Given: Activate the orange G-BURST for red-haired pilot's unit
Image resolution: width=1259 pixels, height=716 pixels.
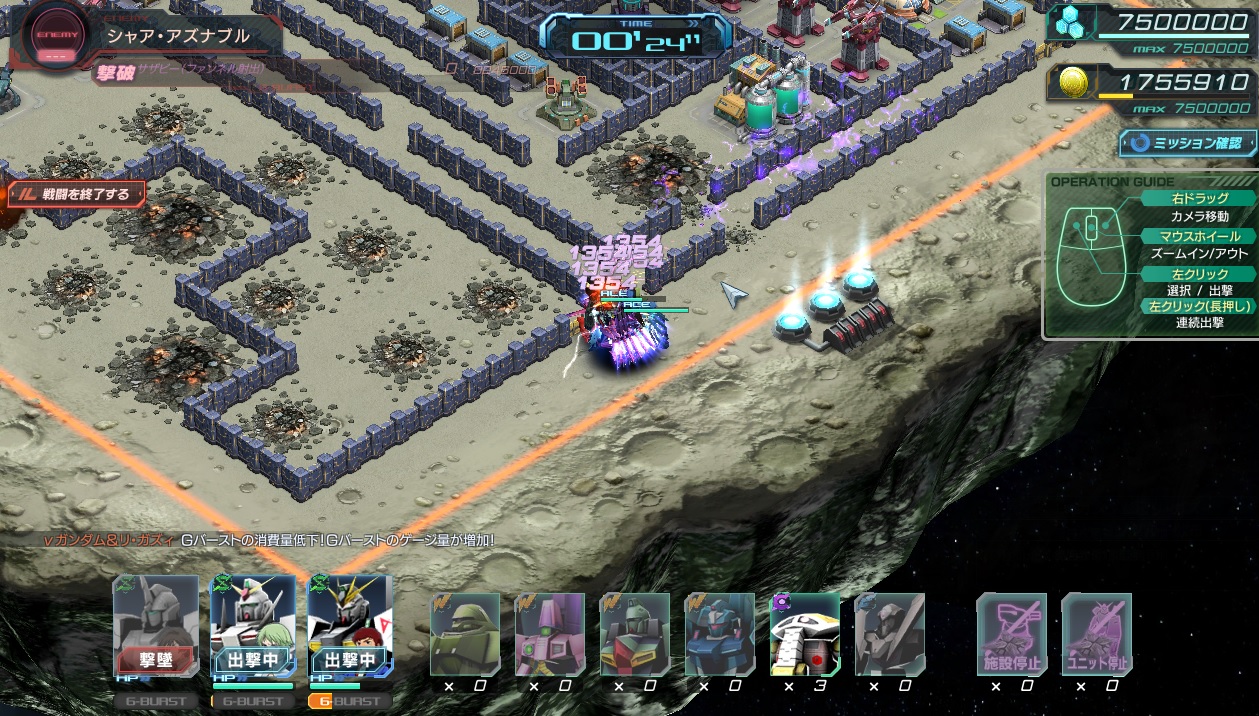Looking at the screenshot, I should 349,701.
